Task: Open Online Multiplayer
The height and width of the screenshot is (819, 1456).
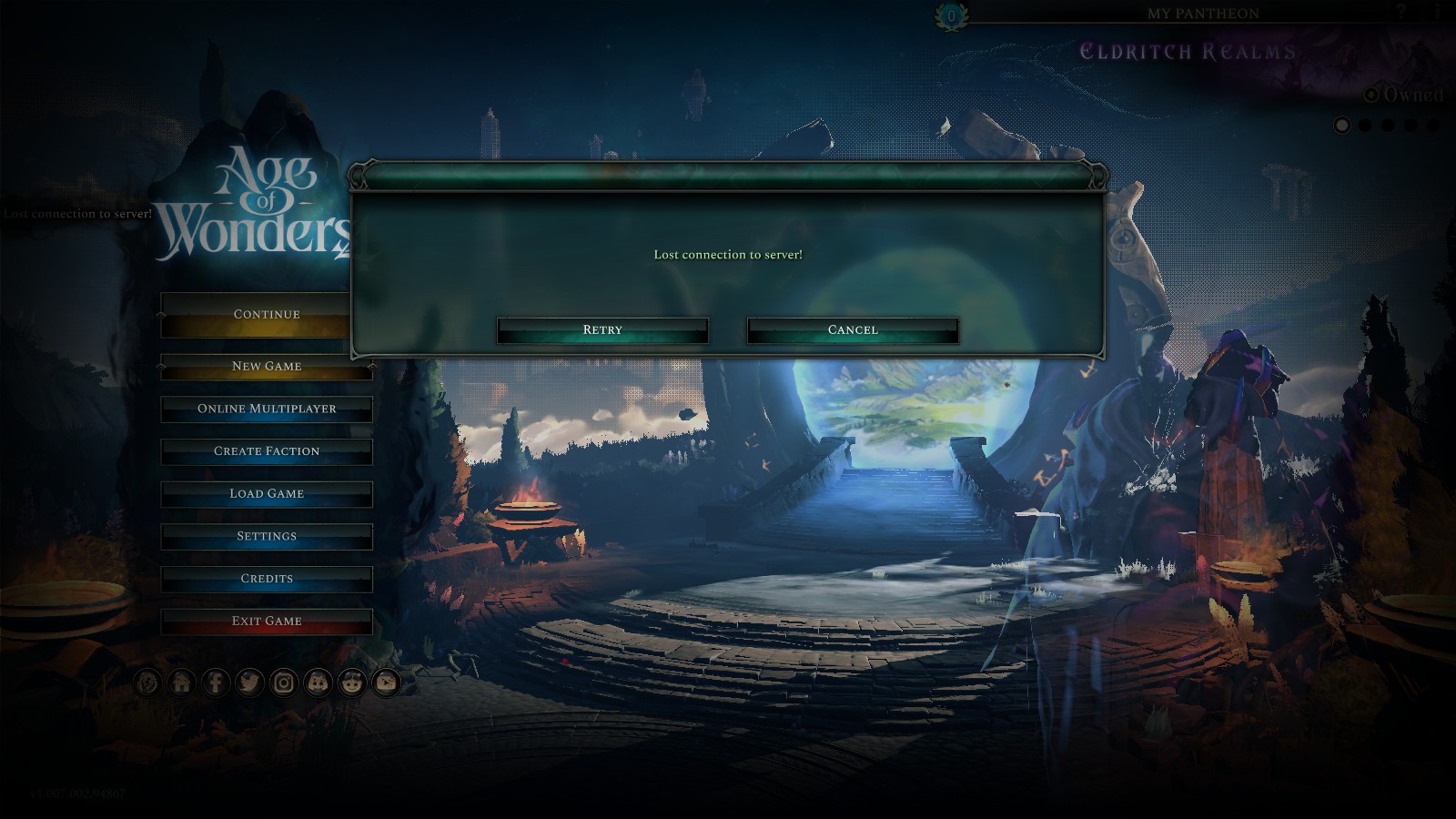Action: [x=266, y=409]
